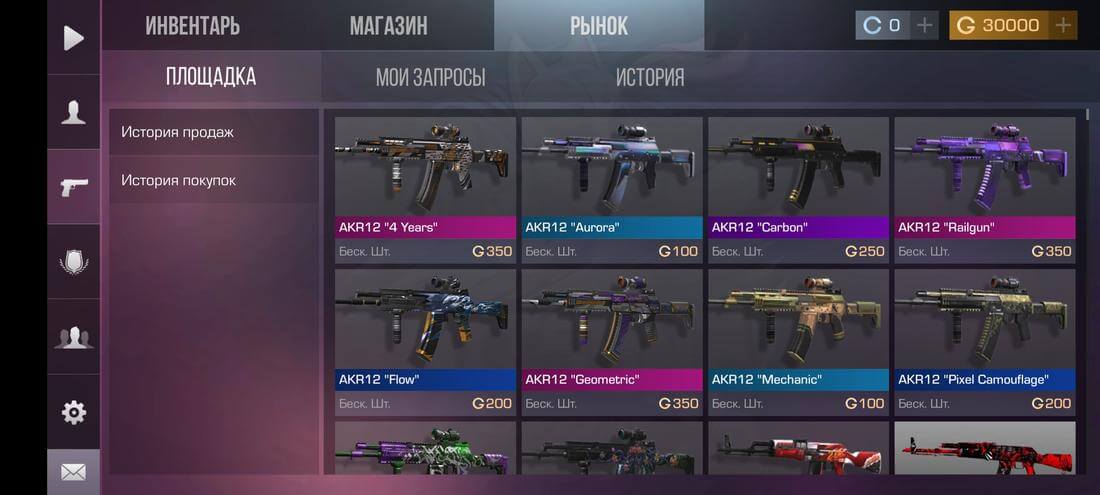
Task: Open the mail envelope icon
Action: click(x=73, y=472)
